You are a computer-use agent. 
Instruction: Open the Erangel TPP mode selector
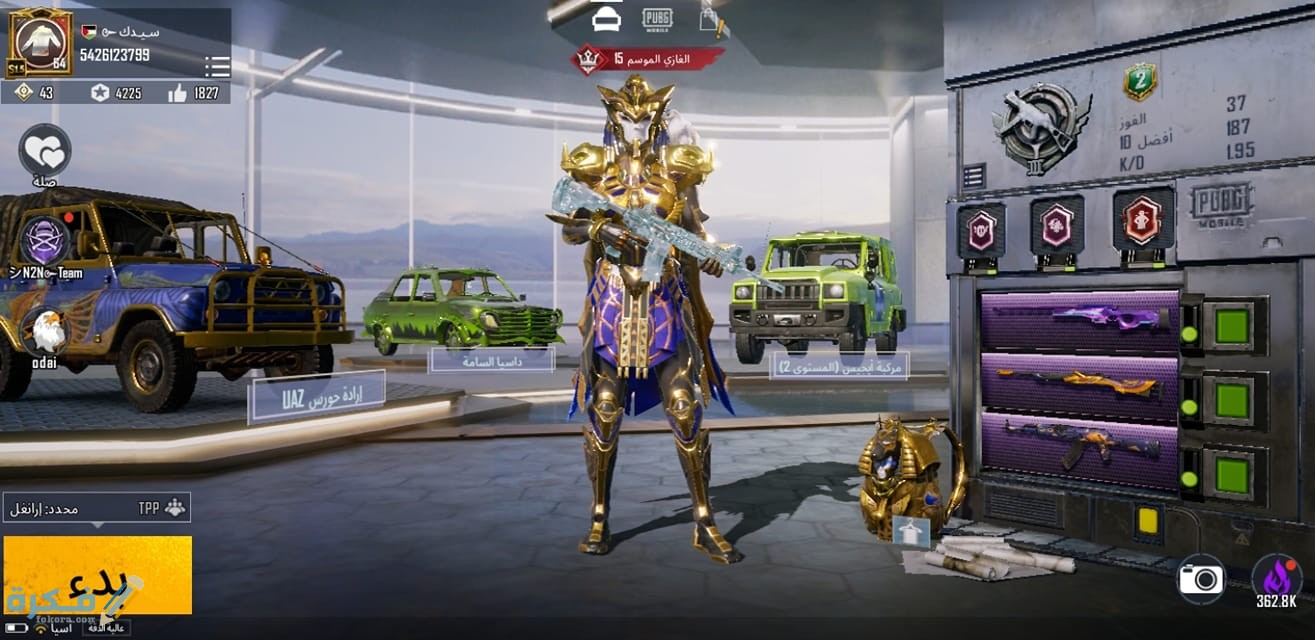click(x=96, y=508)
